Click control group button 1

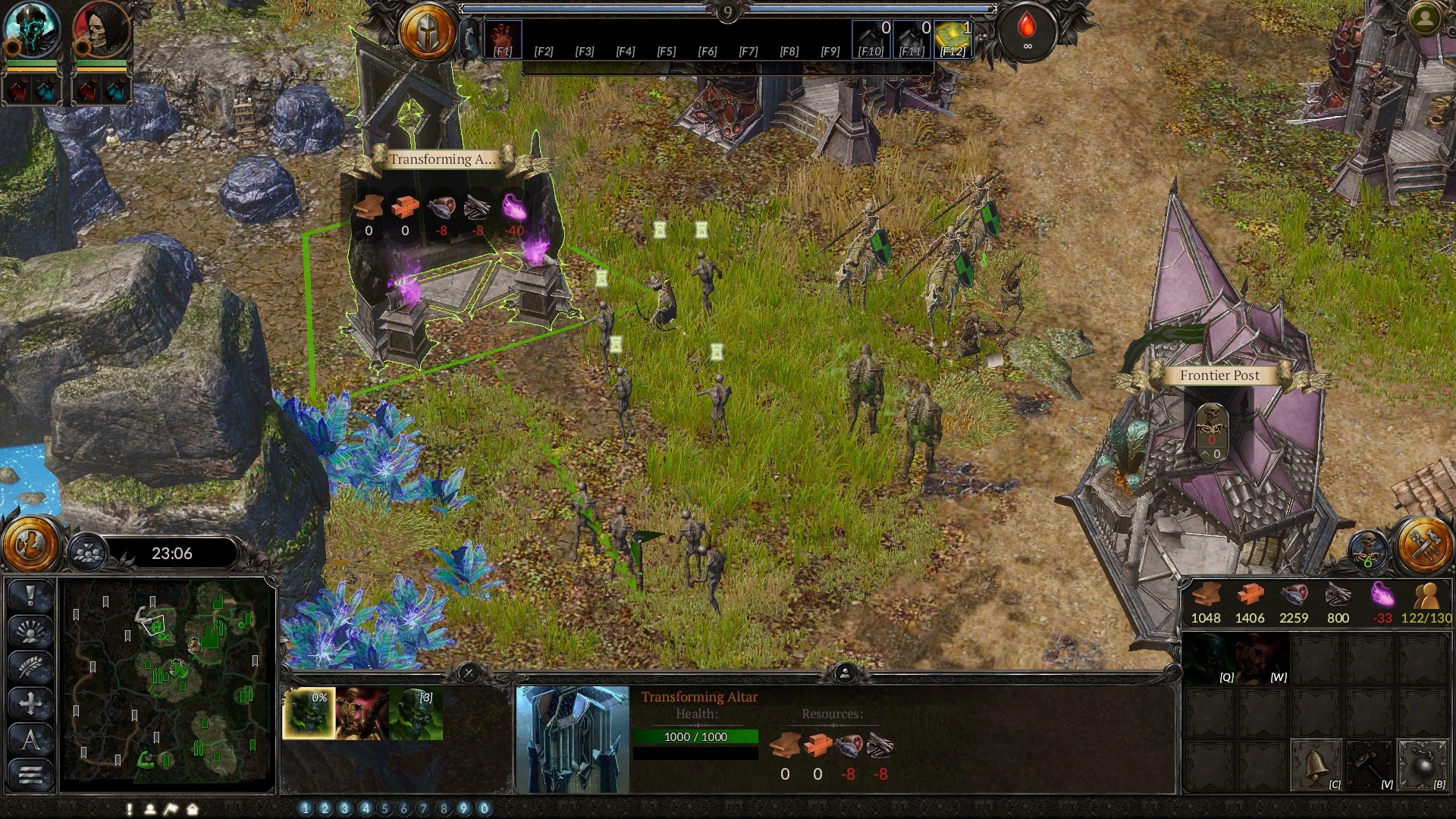[304, 809]
